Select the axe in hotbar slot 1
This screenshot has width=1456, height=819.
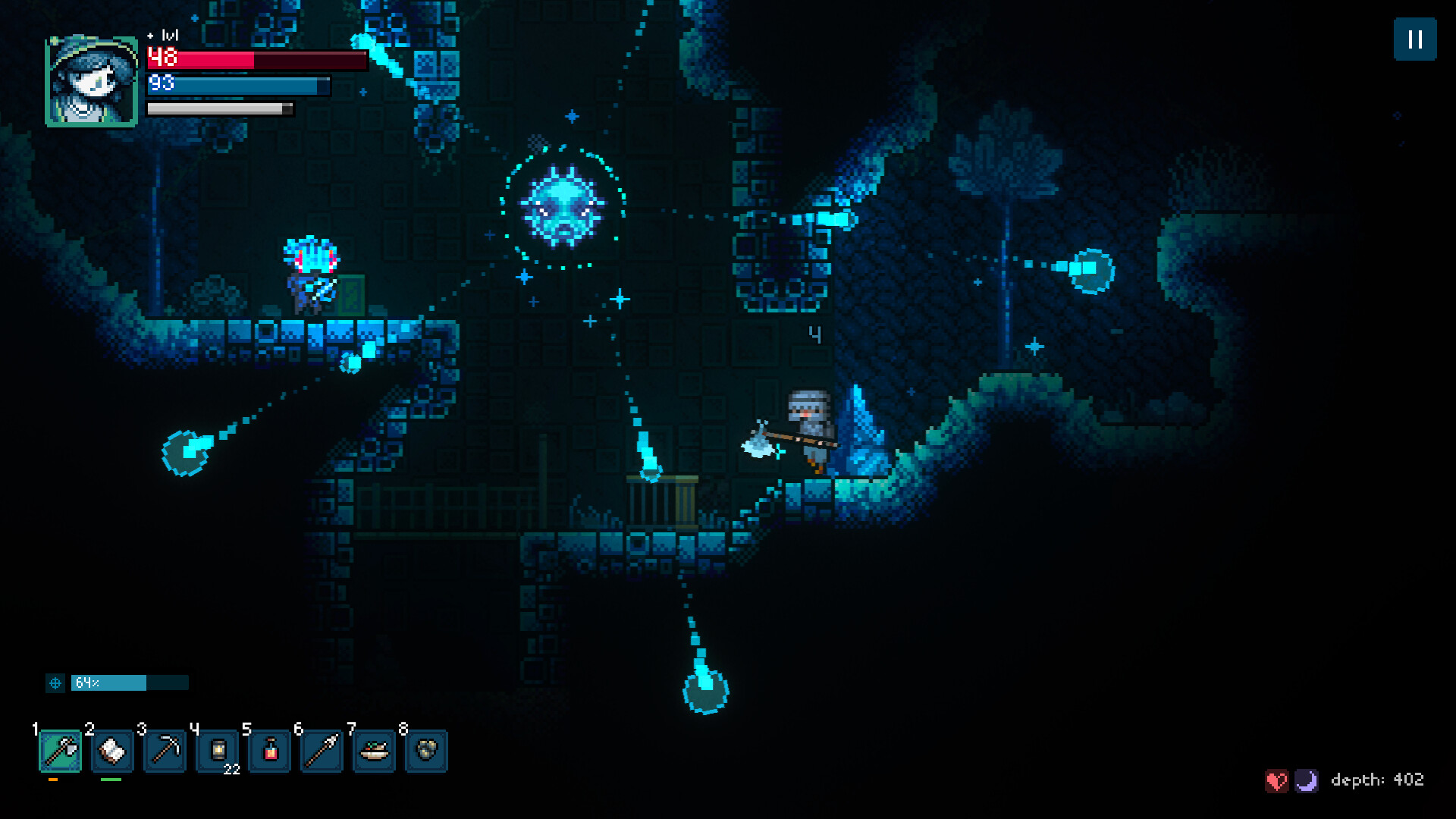60,752
